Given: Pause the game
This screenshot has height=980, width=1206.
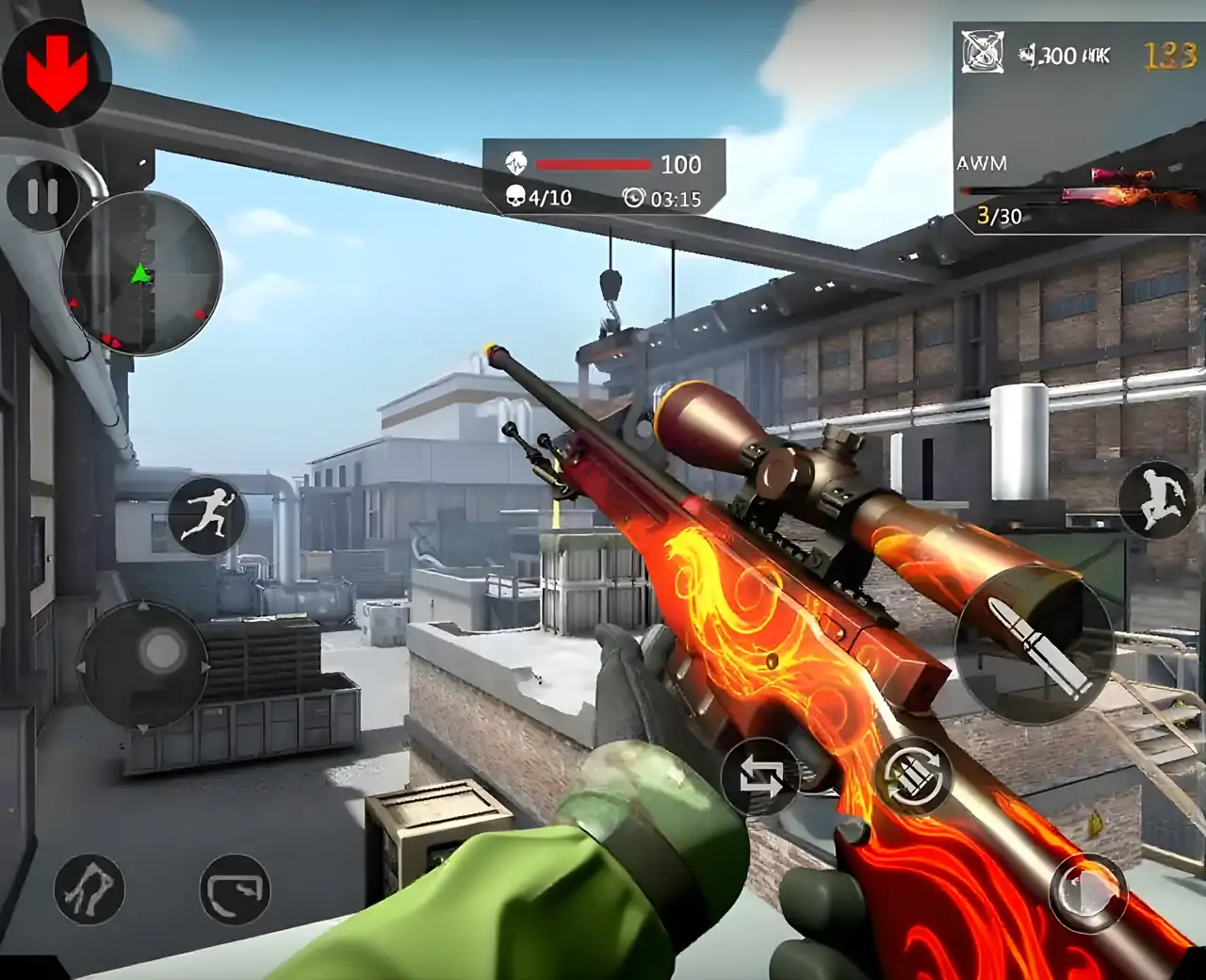Looking at the screenshot, I should click(42, 197).
